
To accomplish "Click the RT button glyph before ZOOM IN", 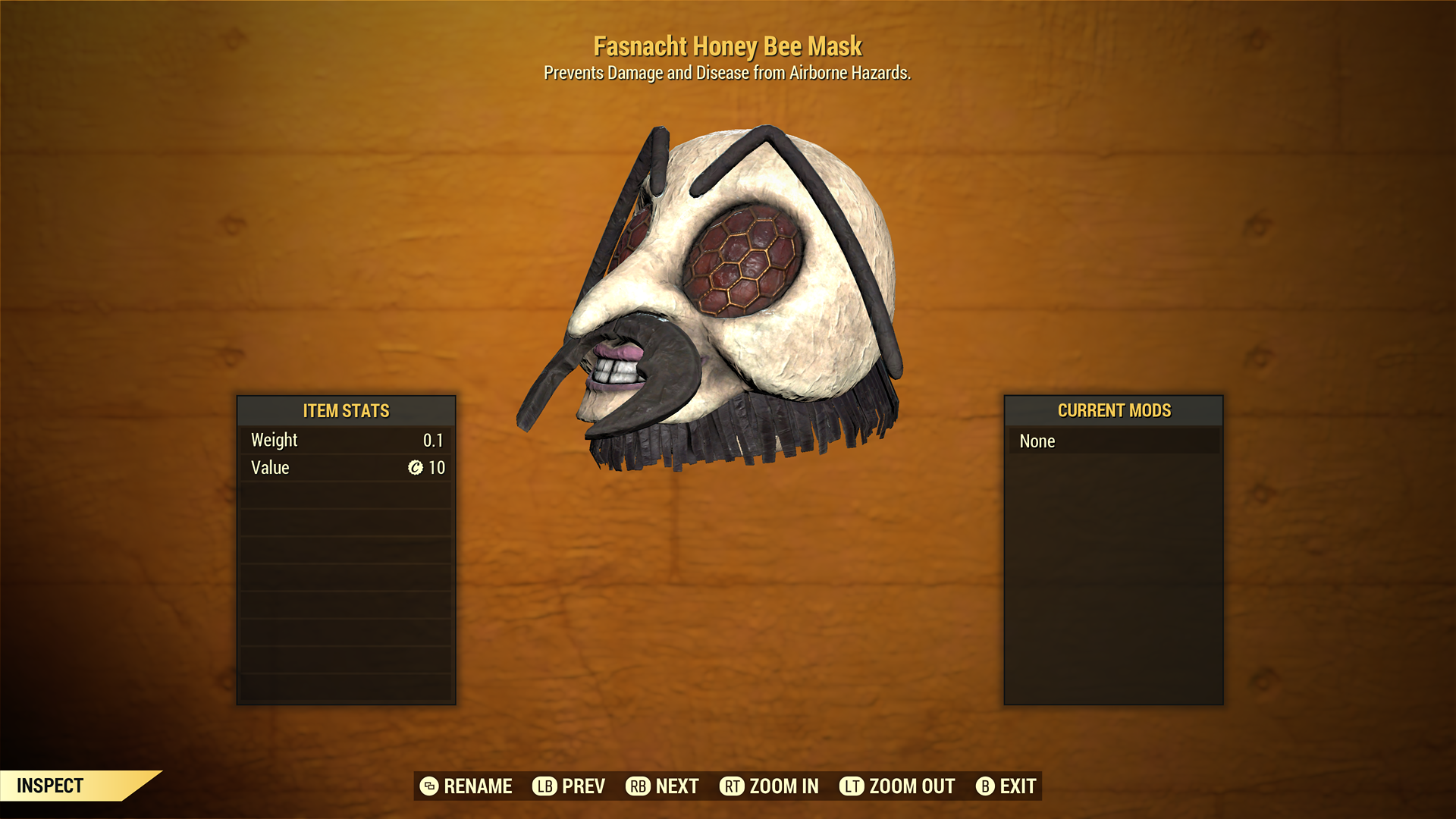I will 731,786.
